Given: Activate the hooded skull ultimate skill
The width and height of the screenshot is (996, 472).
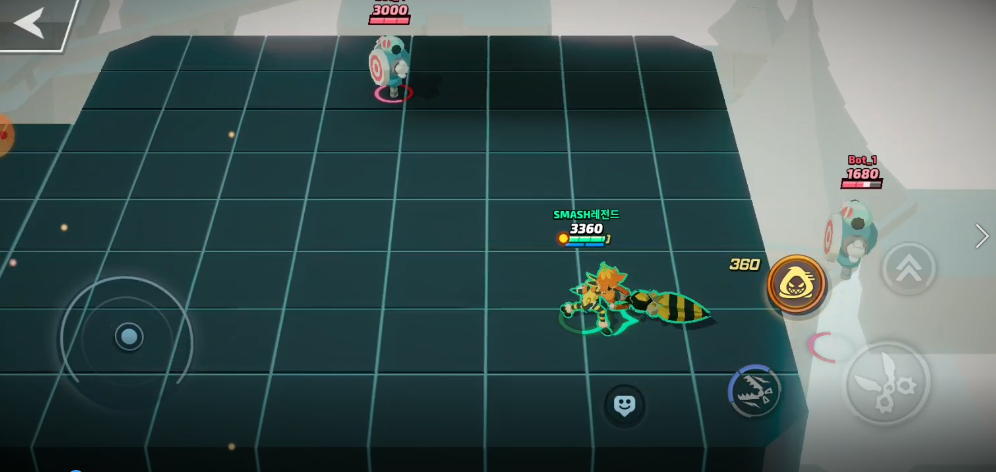Looking at the screenshot, I should pyautogui.click(x=797, y=285).
